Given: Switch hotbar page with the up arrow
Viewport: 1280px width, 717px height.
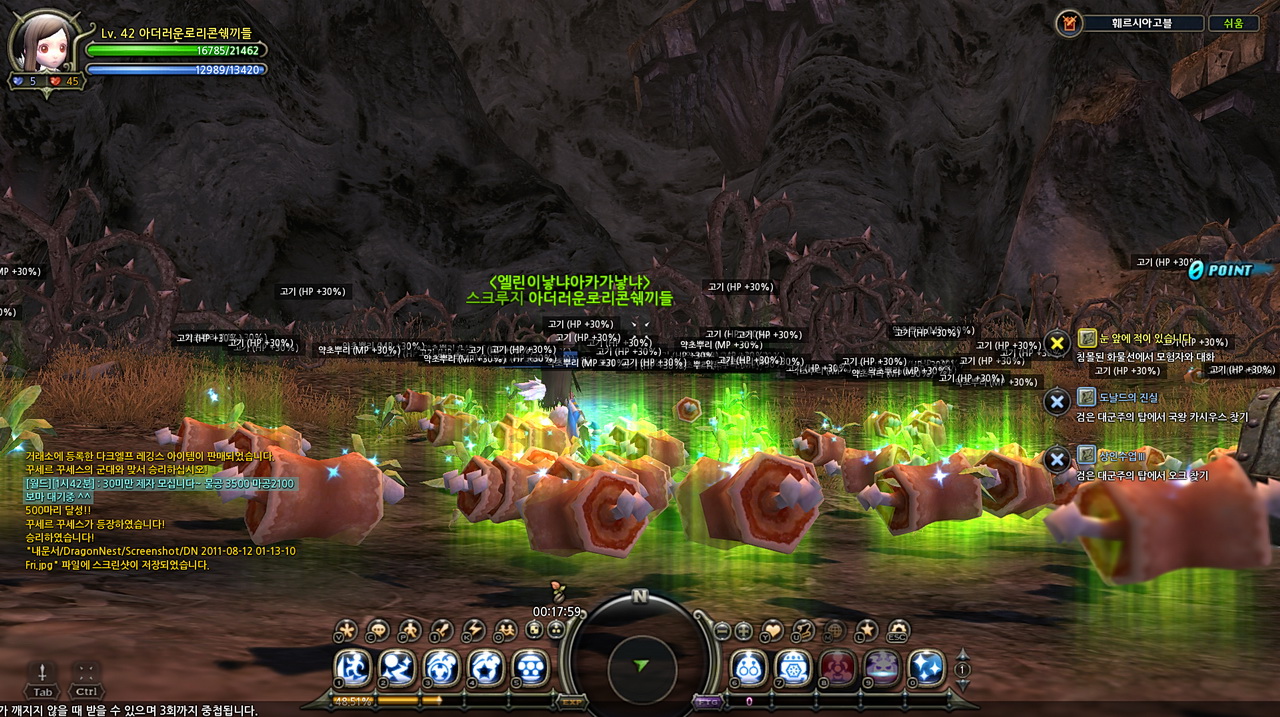Looking at the screenshot, I should click(962, 654).
